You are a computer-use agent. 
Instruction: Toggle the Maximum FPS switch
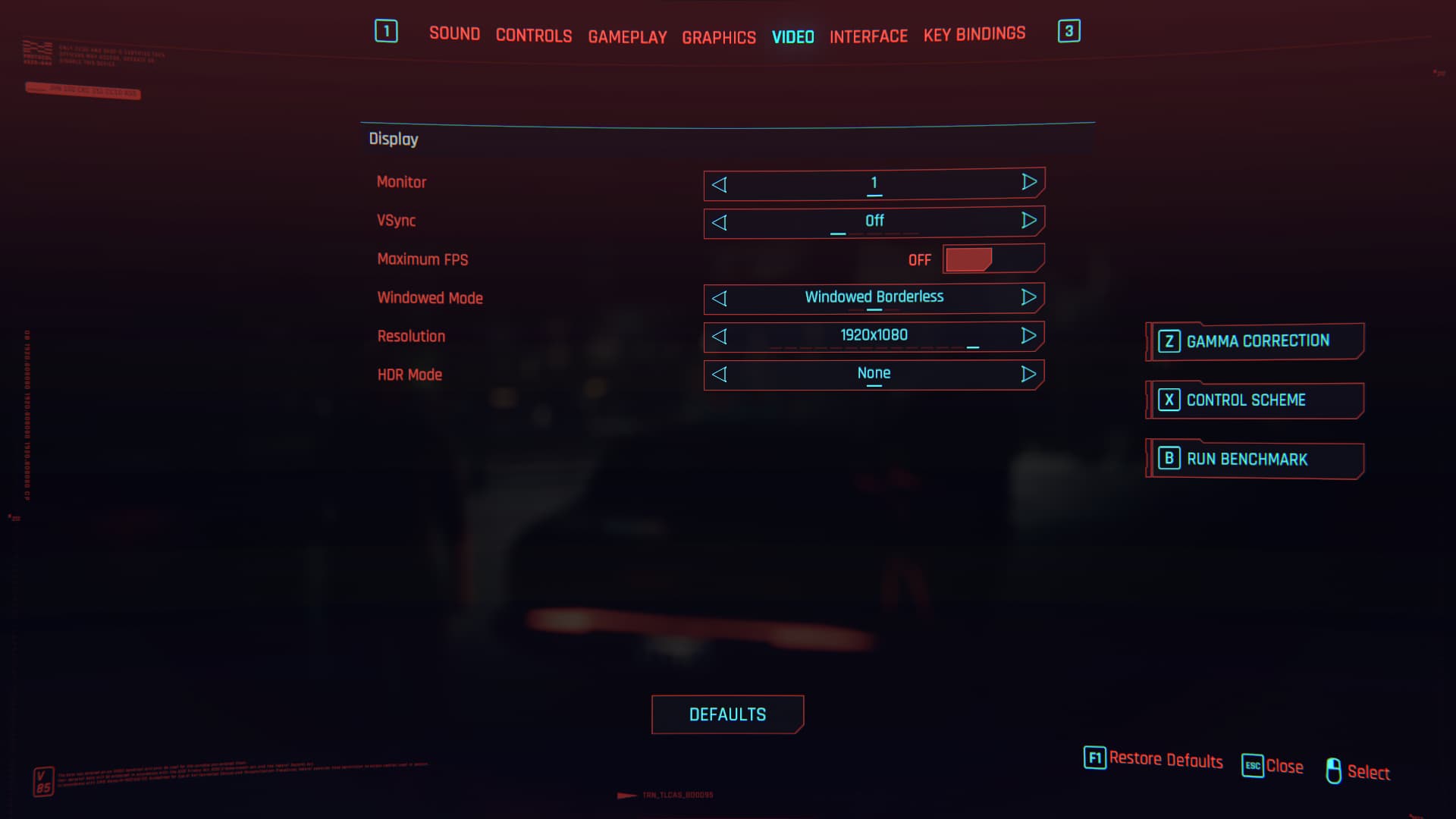coord(993,259)
